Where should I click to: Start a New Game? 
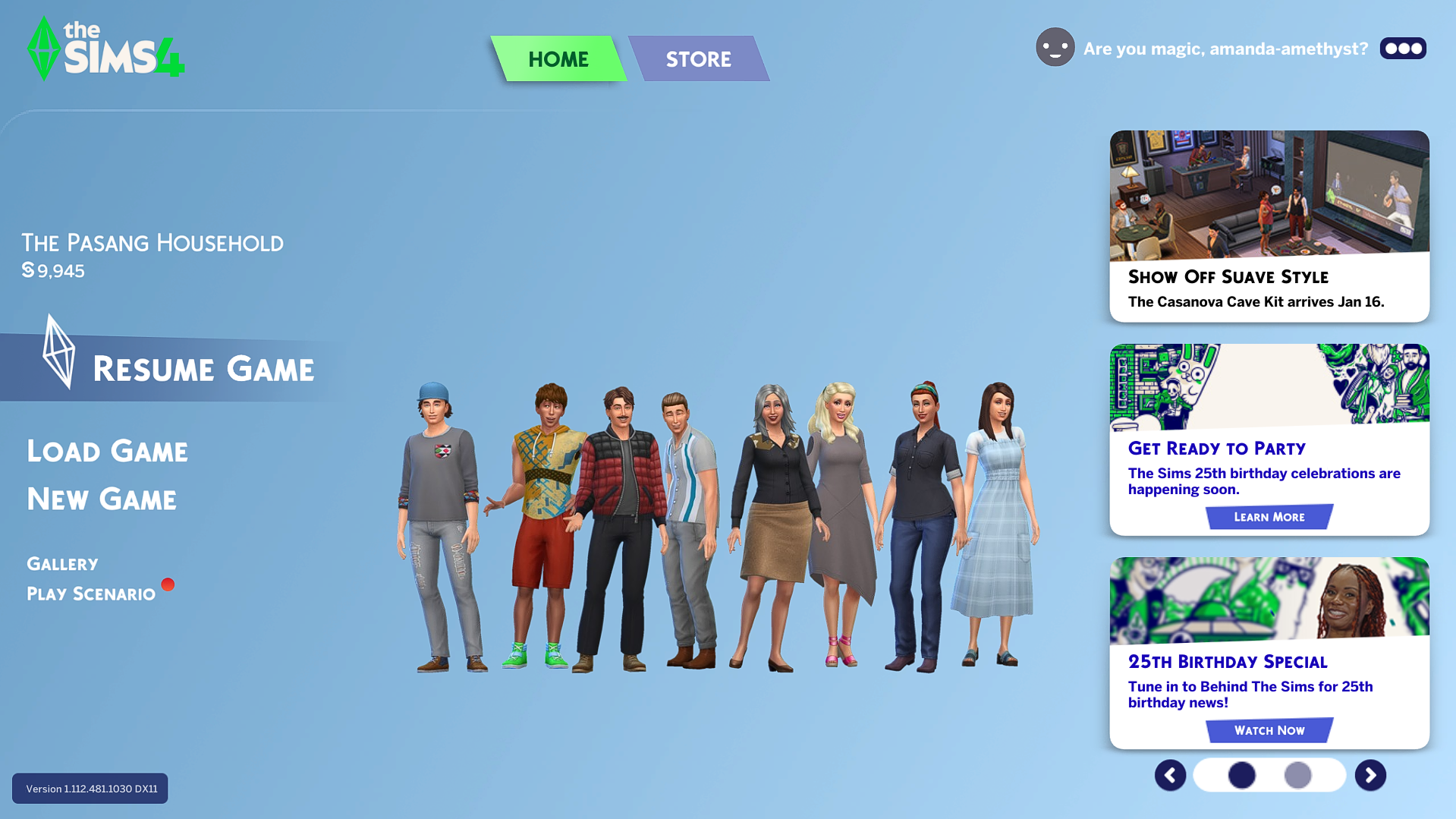point(102,499)
